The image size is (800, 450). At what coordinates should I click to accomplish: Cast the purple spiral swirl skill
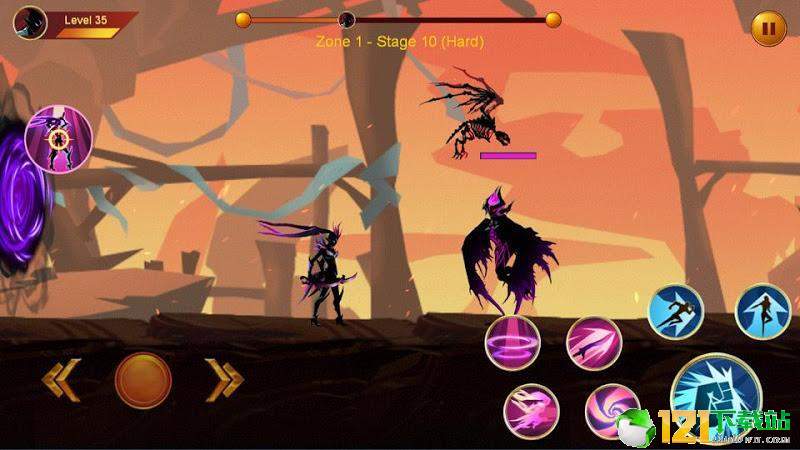coord(611,411)
